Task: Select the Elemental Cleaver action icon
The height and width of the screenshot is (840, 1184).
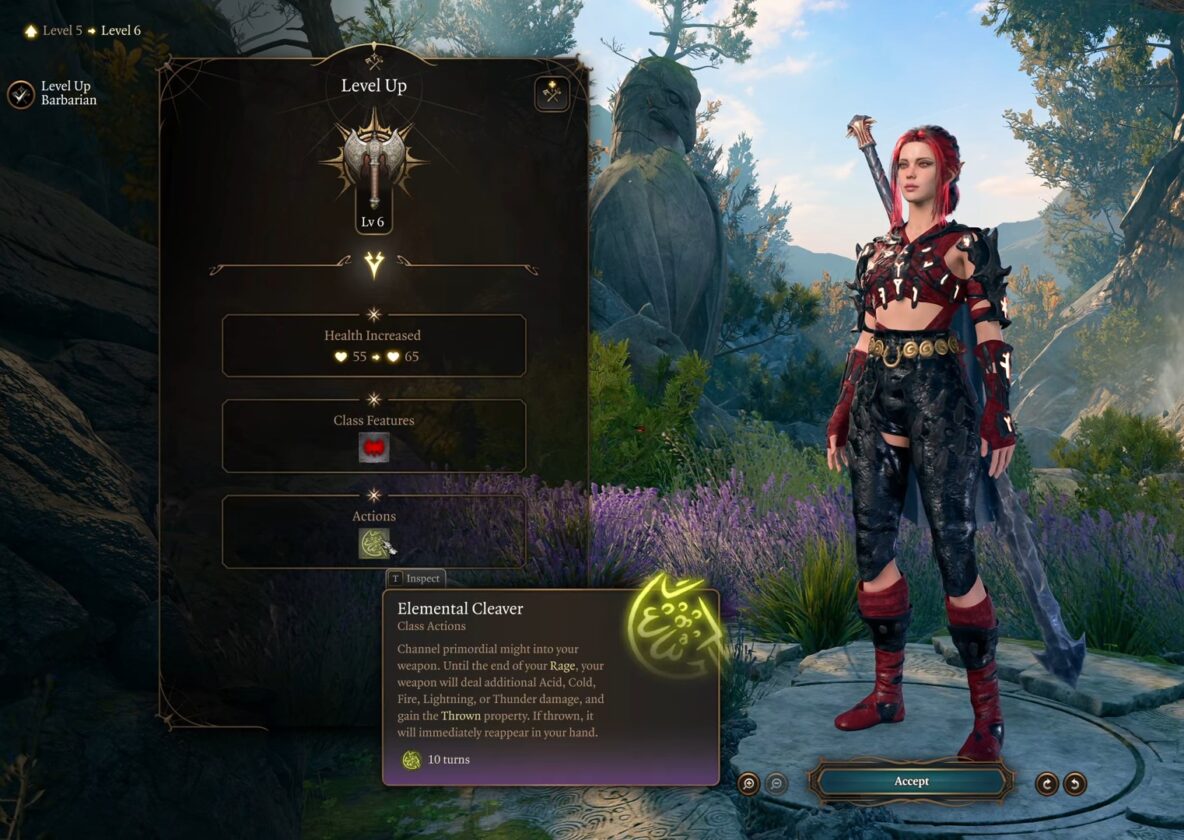Action: (x=374, y=543)
